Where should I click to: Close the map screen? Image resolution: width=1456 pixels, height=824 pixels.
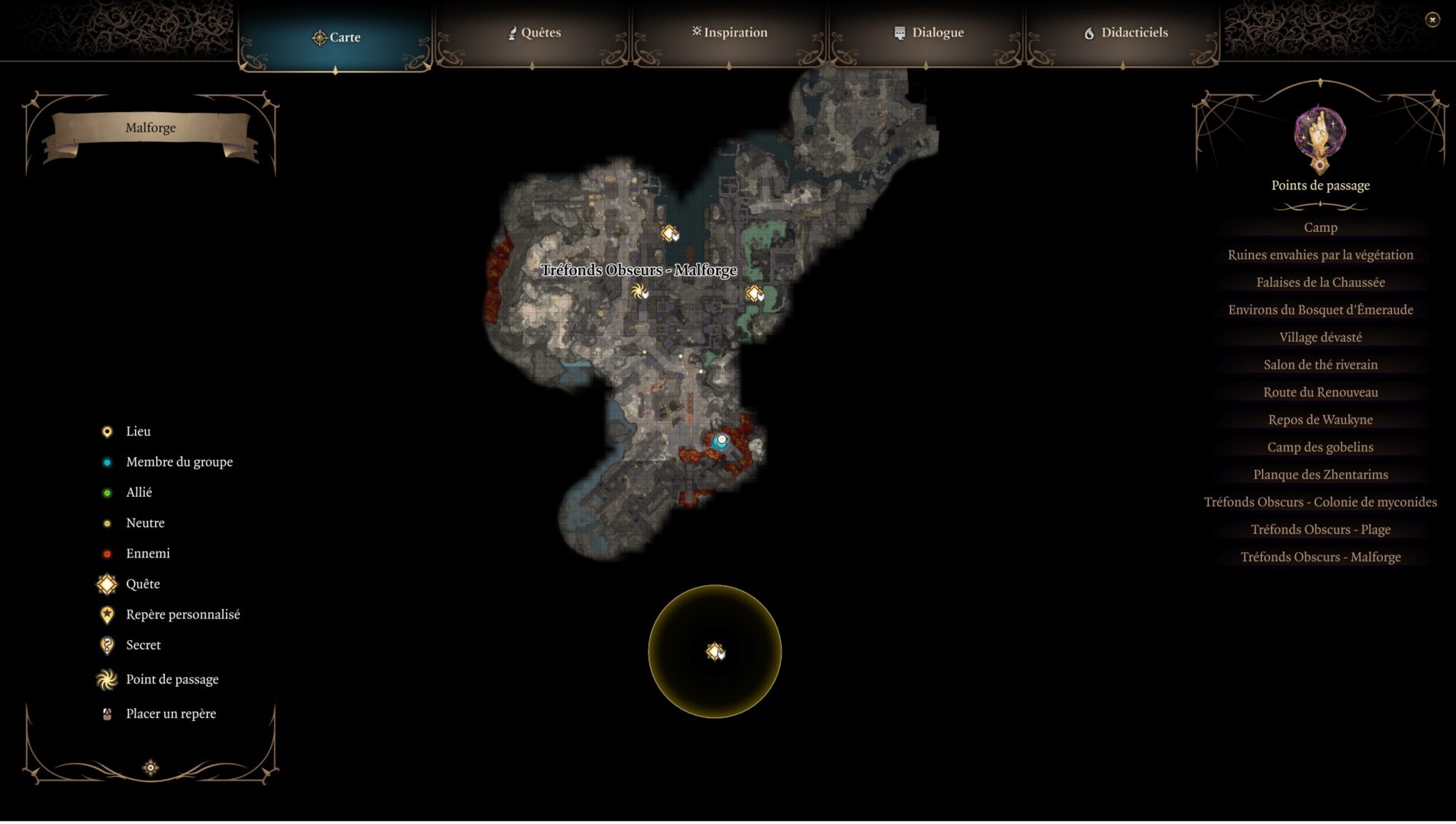tap(1432, 20)
